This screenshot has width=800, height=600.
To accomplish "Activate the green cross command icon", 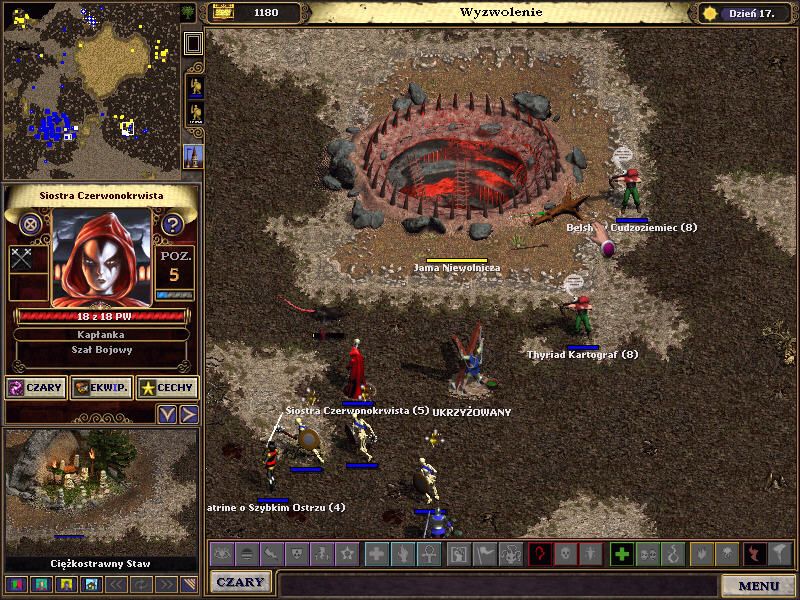I will click(622, 553).
